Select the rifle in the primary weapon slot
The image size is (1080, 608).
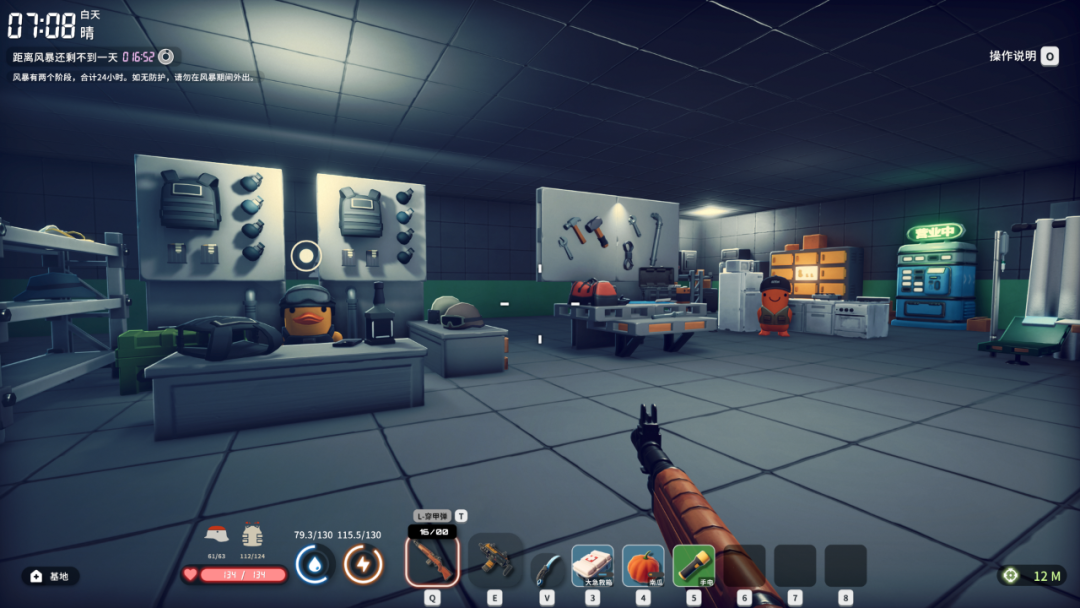tap(432, 561)
